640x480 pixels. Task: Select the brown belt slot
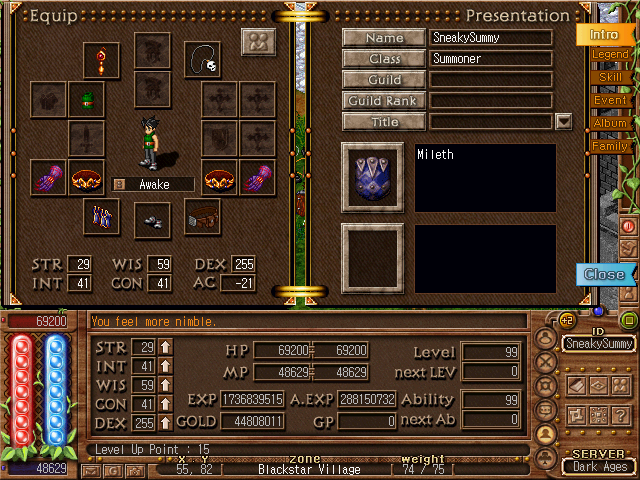coord(202,216)
